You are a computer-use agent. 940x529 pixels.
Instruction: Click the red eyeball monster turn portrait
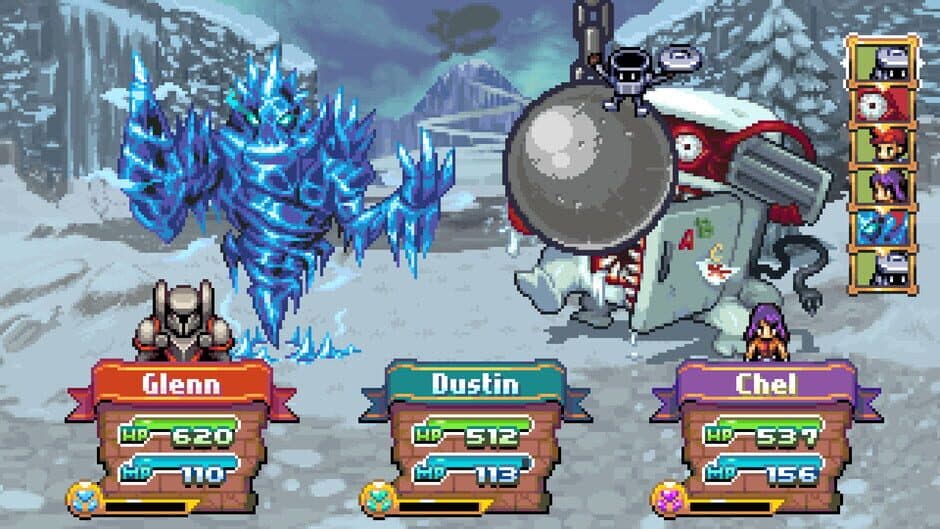[x=882, y=105]
